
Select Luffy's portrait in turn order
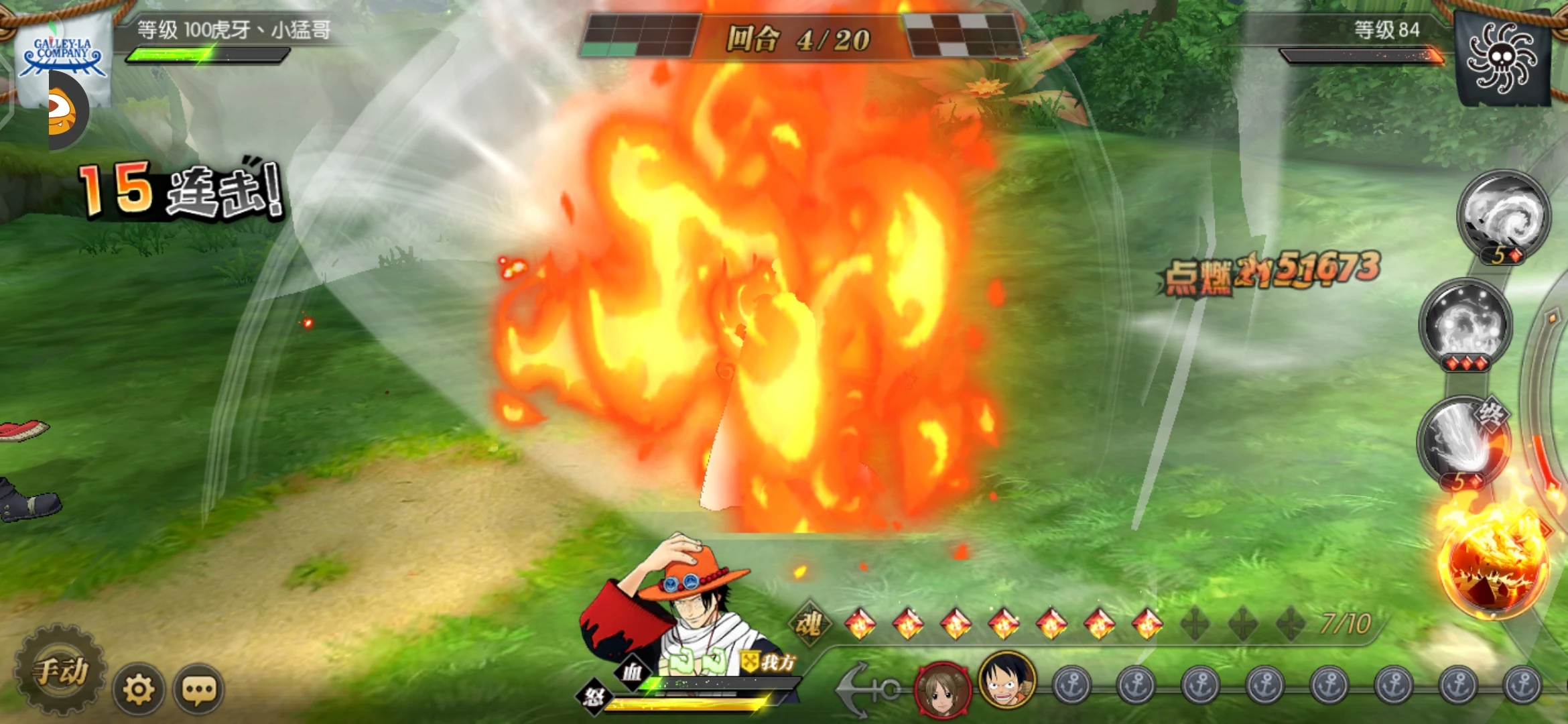click(x=1007, y=680)
